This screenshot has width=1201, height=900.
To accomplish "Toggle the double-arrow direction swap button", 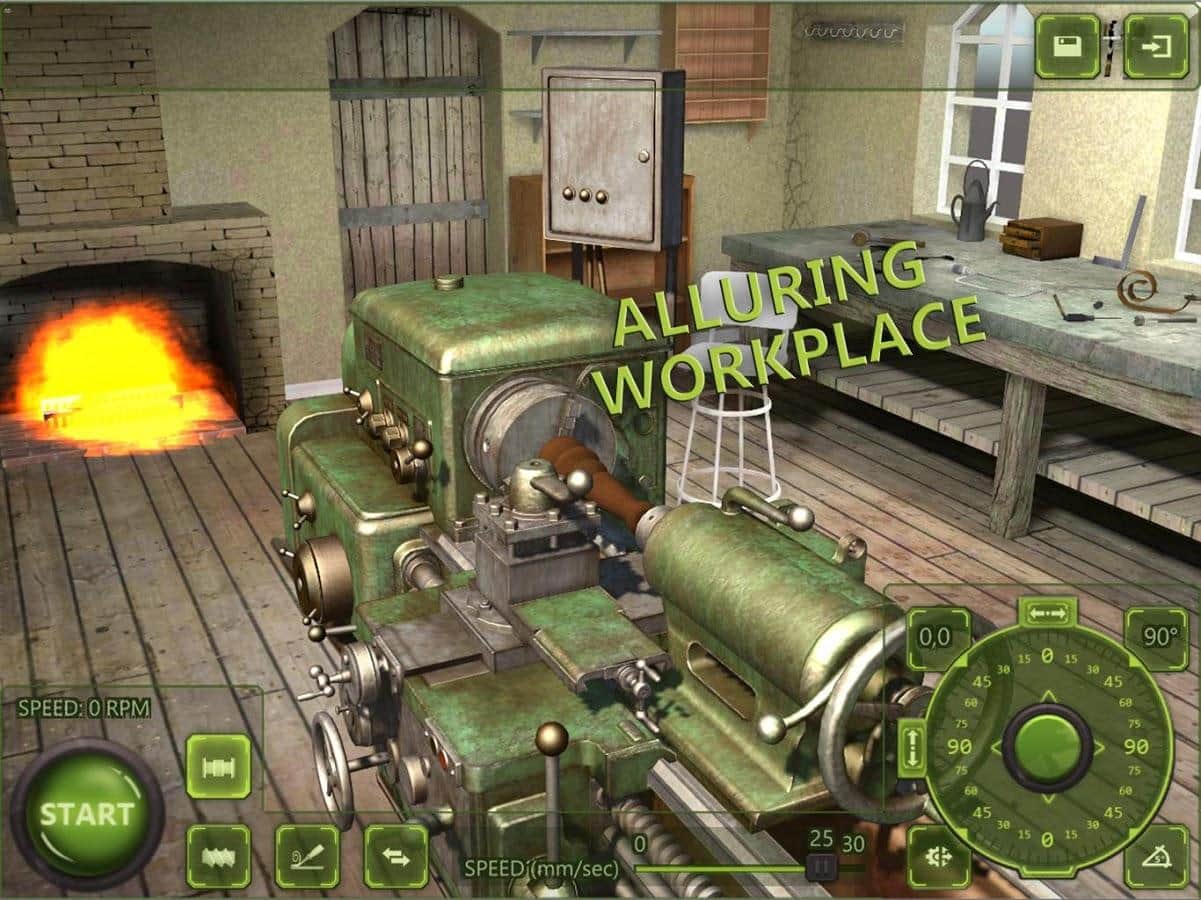I will coord(396,856).
